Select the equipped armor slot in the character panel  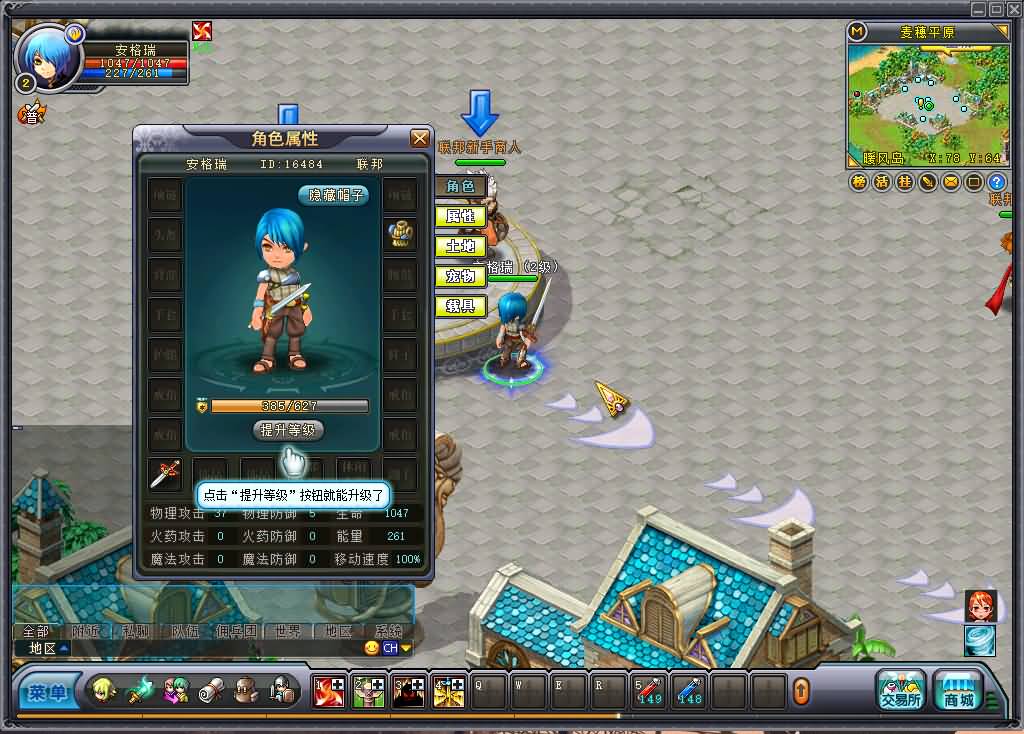(401, 234)
